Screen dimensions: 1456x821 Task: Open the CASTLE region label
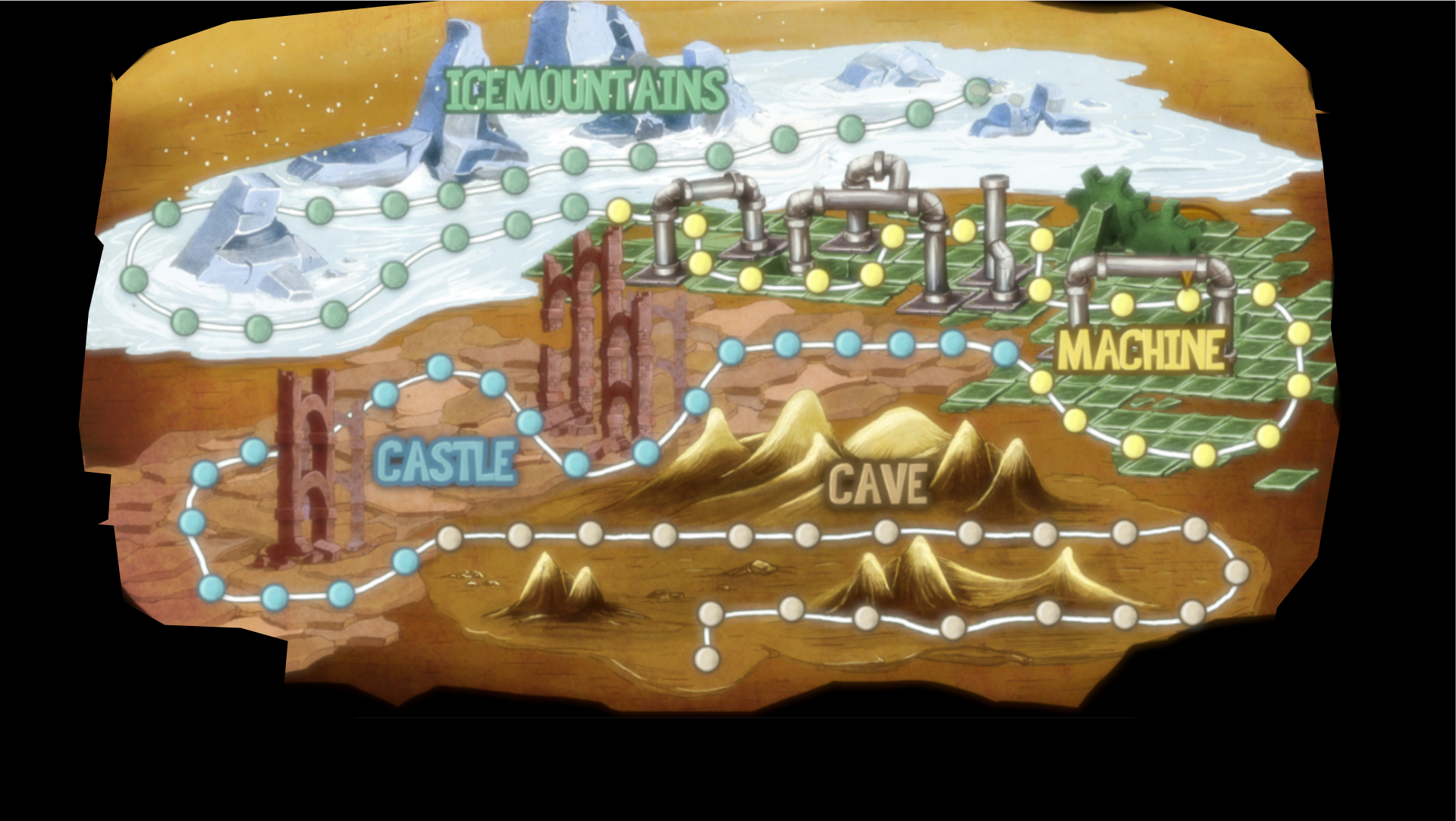pos(447,461)
